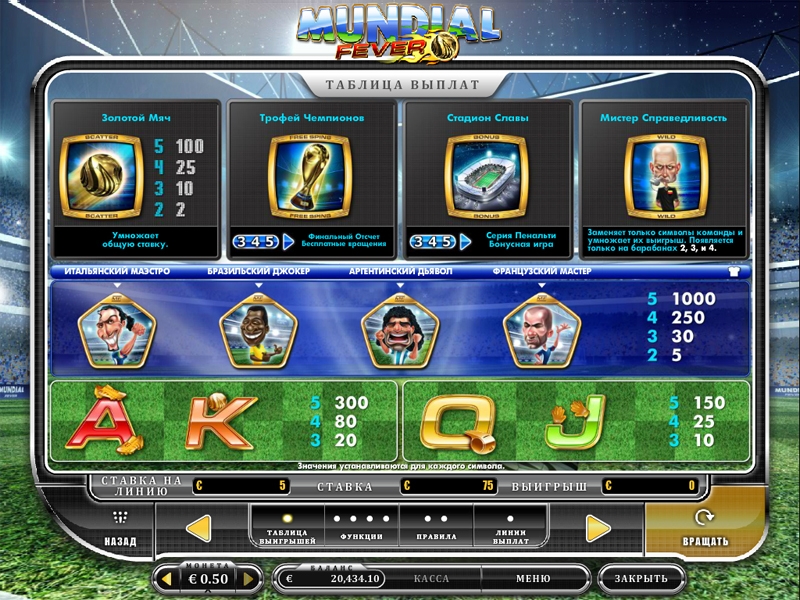Show the next paytable page
Viewport: 800px width, 600px height.
click(598, 528)
